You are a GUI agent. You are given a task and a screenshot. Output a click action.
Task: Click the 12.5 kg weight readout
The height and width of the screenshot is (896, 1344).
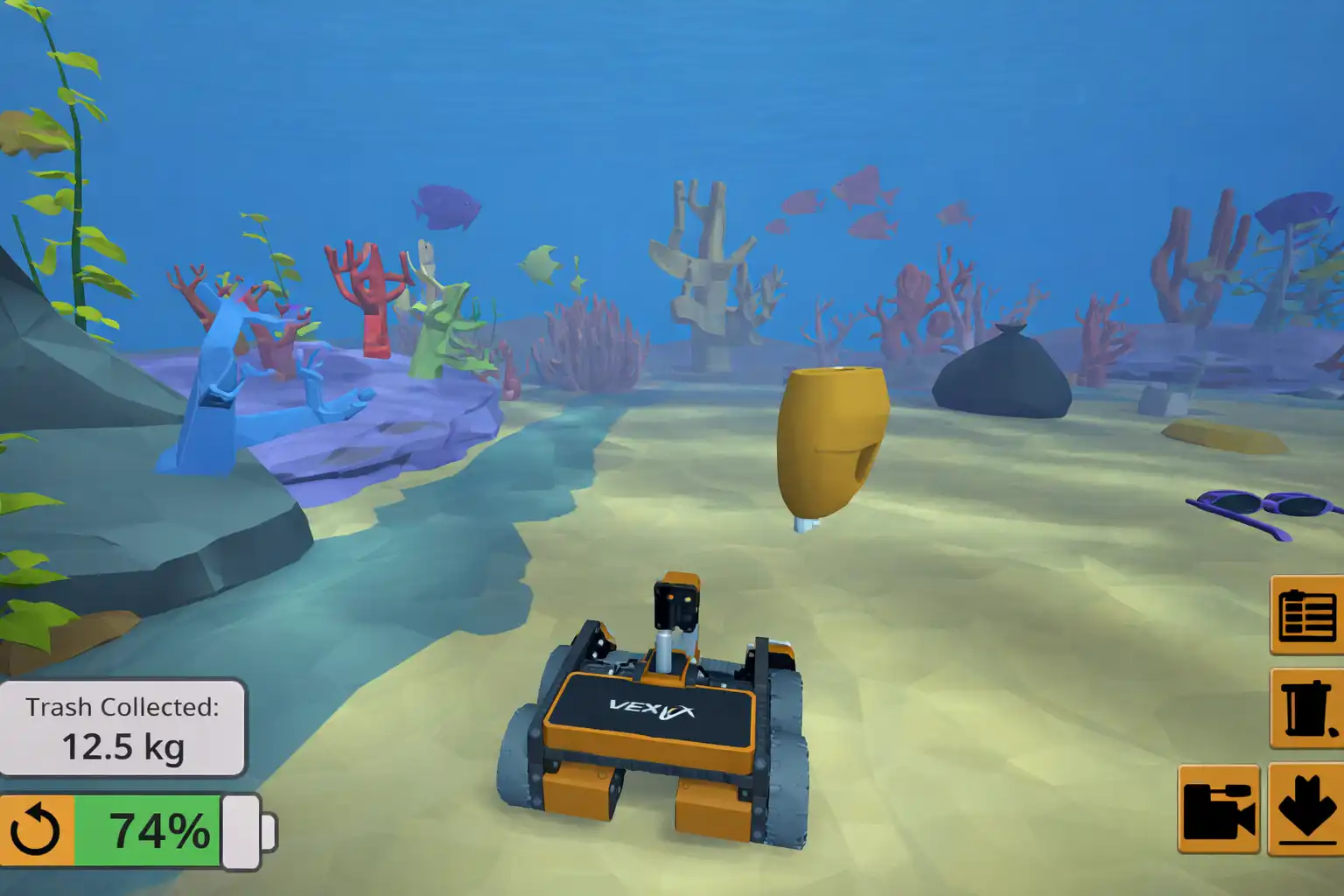[x=125, y=748]
